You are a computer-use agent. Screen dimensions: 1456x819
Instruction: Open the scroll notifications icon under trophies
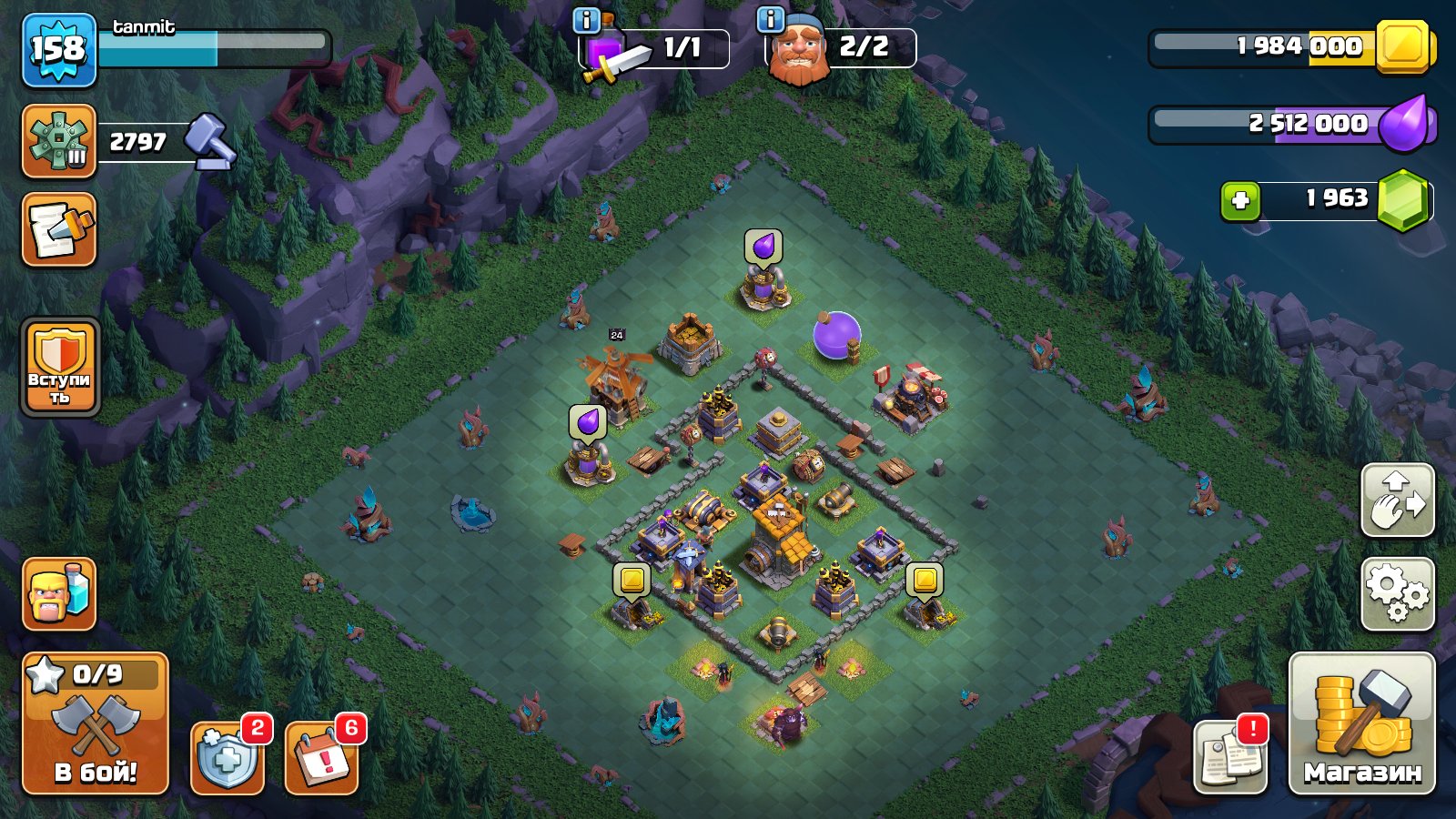(x=57, y=230)
